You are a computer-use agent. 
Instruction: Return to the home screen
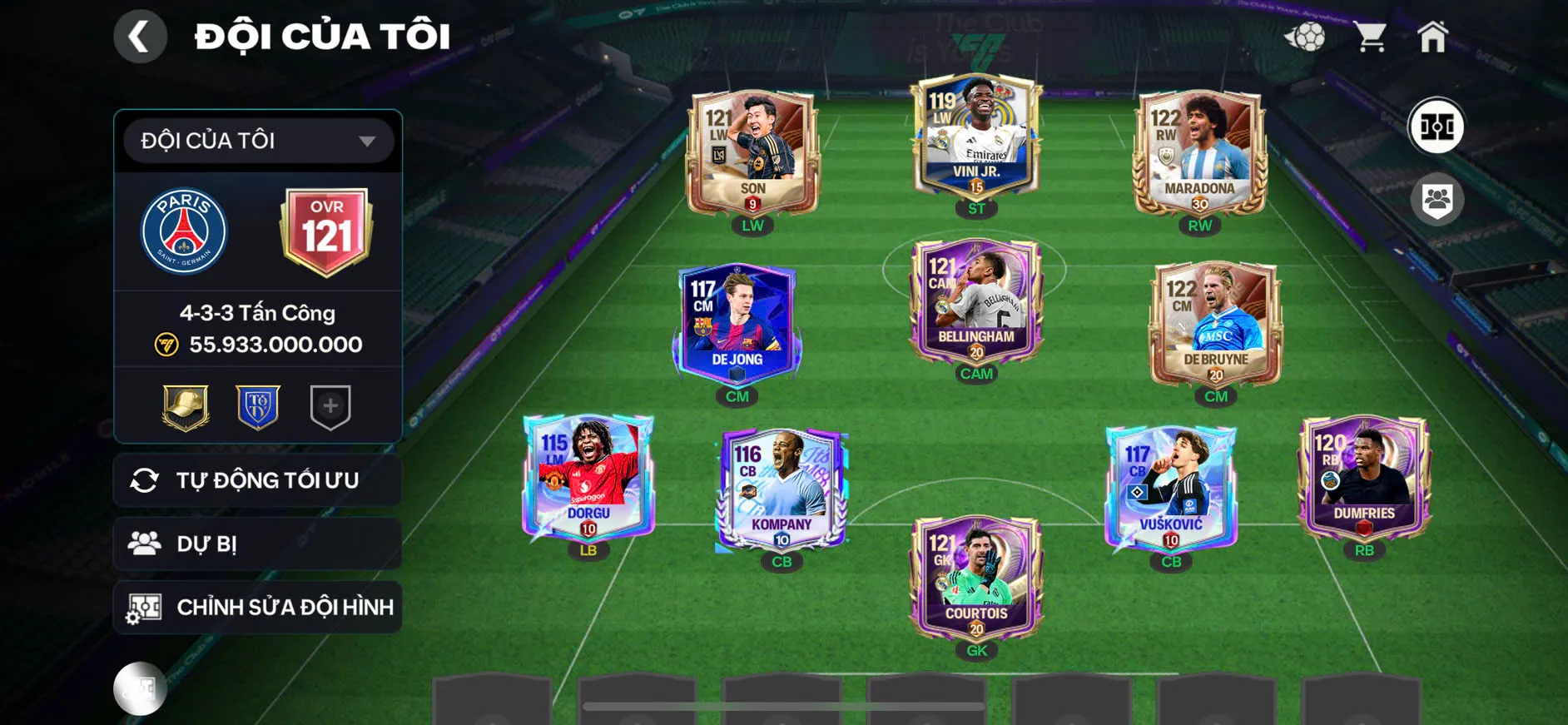tap(1432, 37)
